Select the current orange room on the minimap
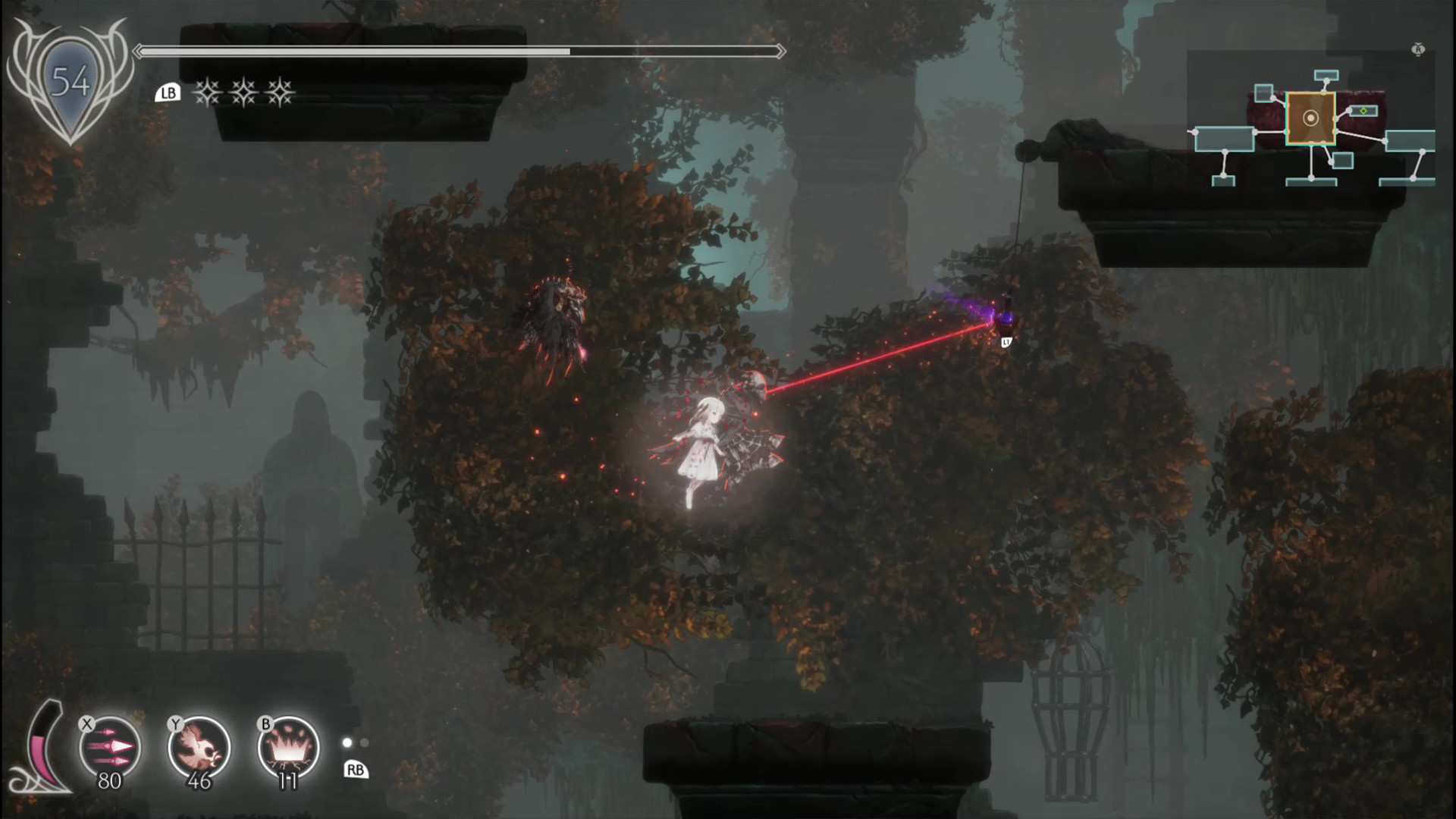Image resolution: width=1456 pixels, height=819 pixels. (1310, 118)
